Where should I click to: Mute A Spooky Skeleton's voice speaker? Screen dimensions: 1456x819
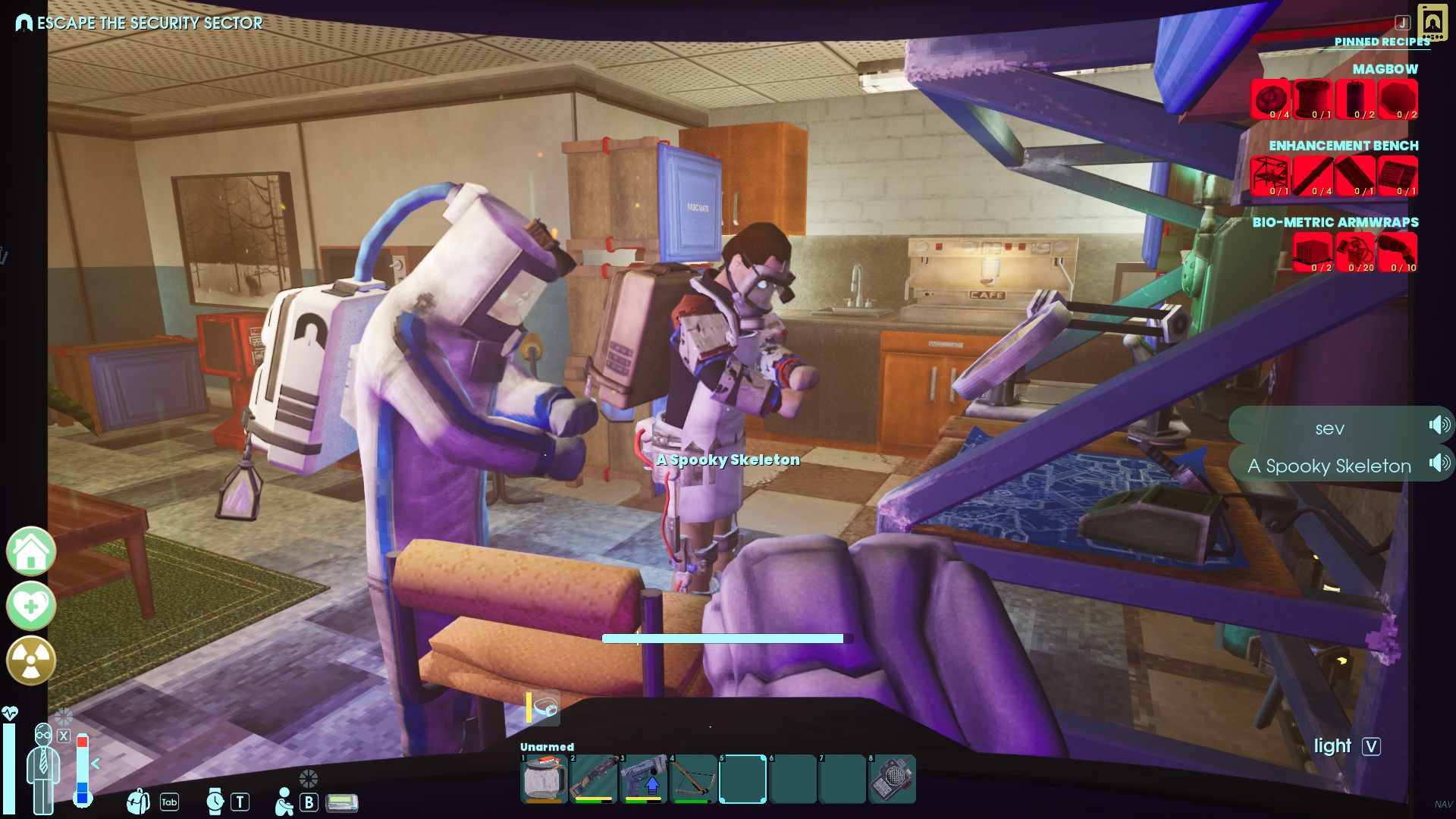[1439, 463]
